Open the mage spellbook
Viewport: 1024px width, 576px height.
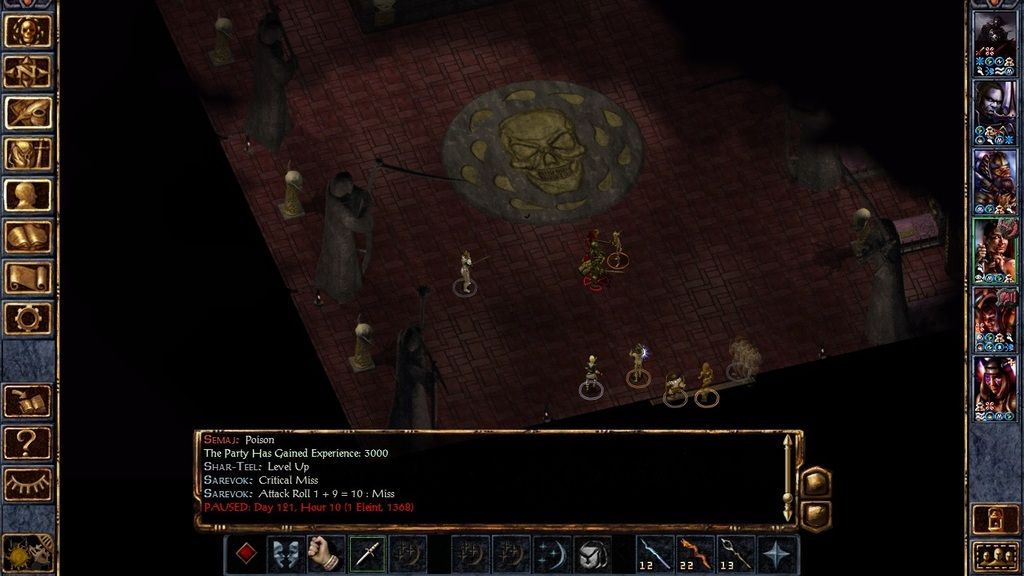[29, 236]
